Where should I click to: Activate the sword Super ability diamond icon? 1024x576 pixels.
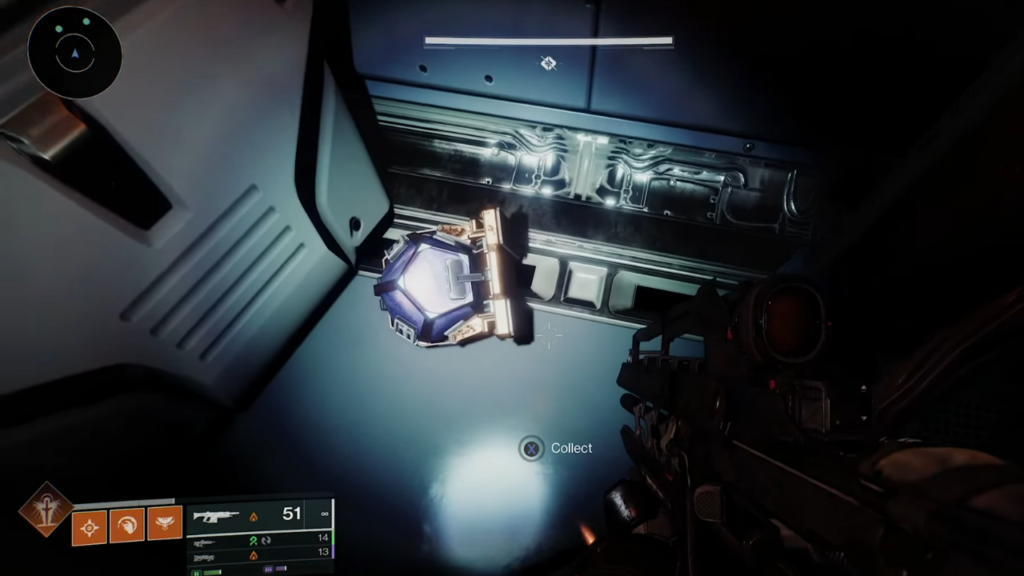(45, 510)
